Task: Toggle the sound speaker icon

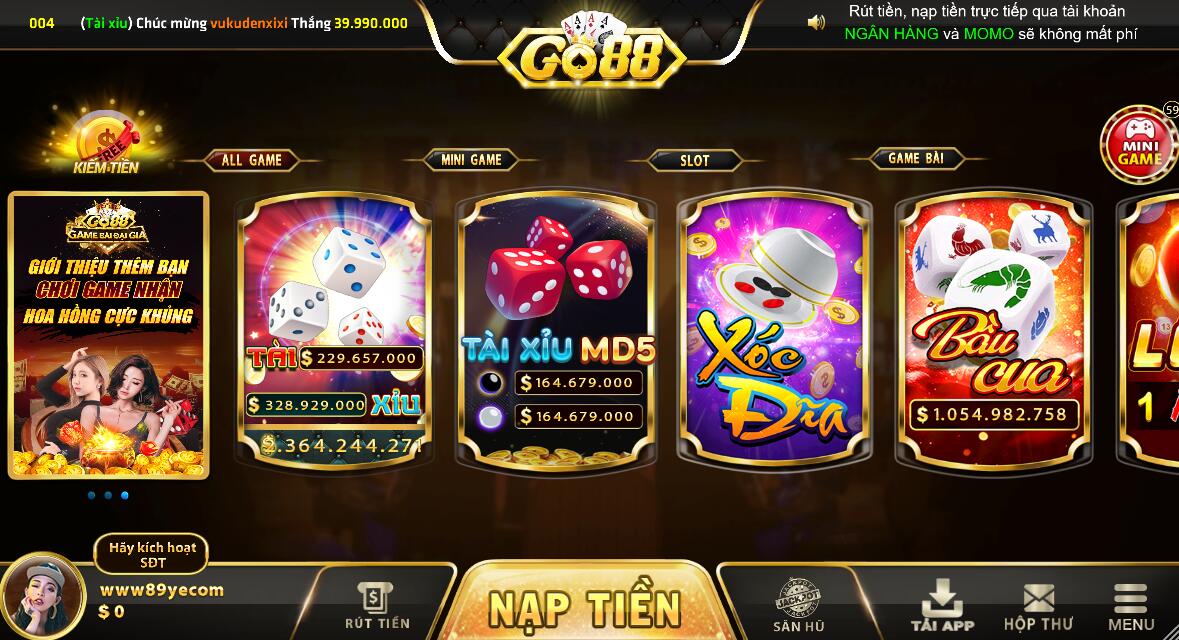Action: tap(816, 22)
